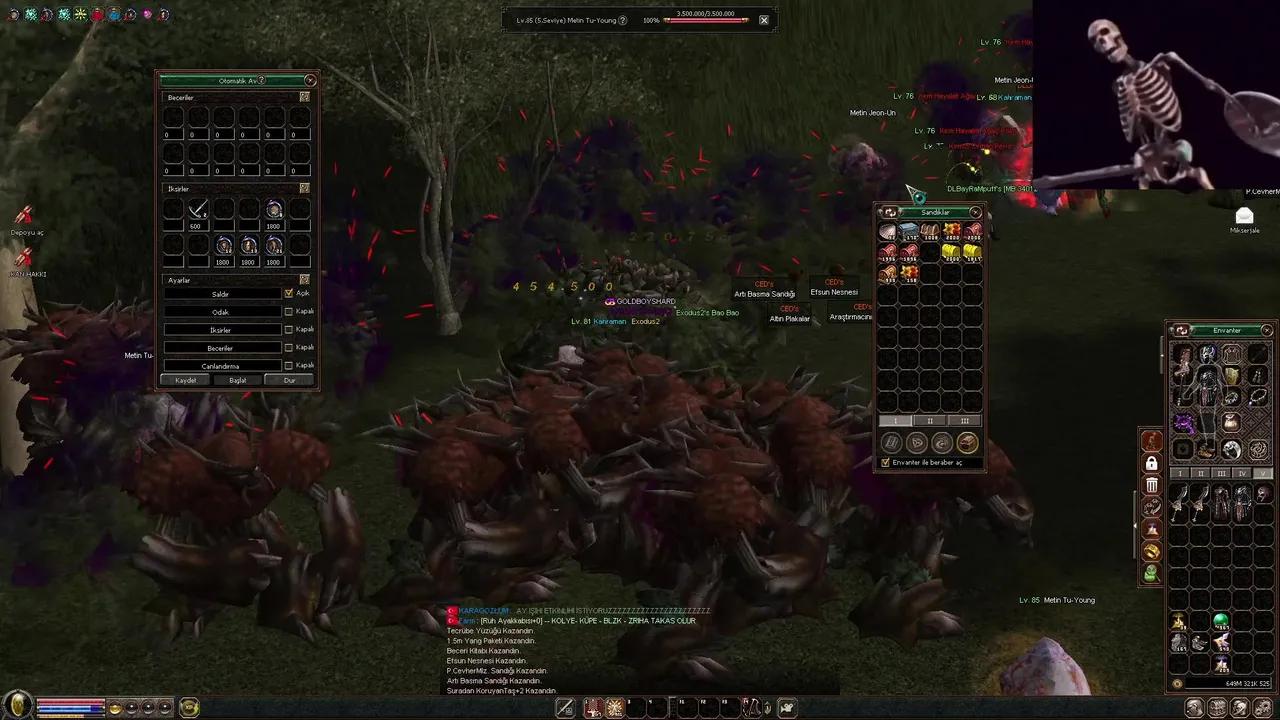Switch to Sandıklar page II
The image size is (1280, 720).
[930, 421]
